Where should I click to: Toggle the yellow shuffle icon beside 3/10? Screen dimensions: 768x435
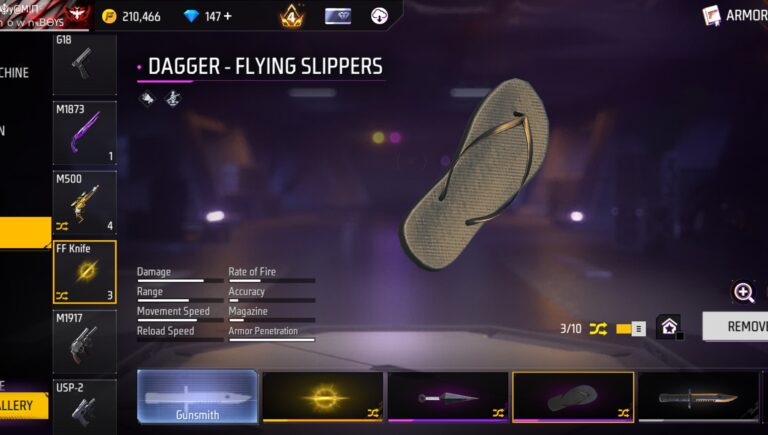[598, 328]
